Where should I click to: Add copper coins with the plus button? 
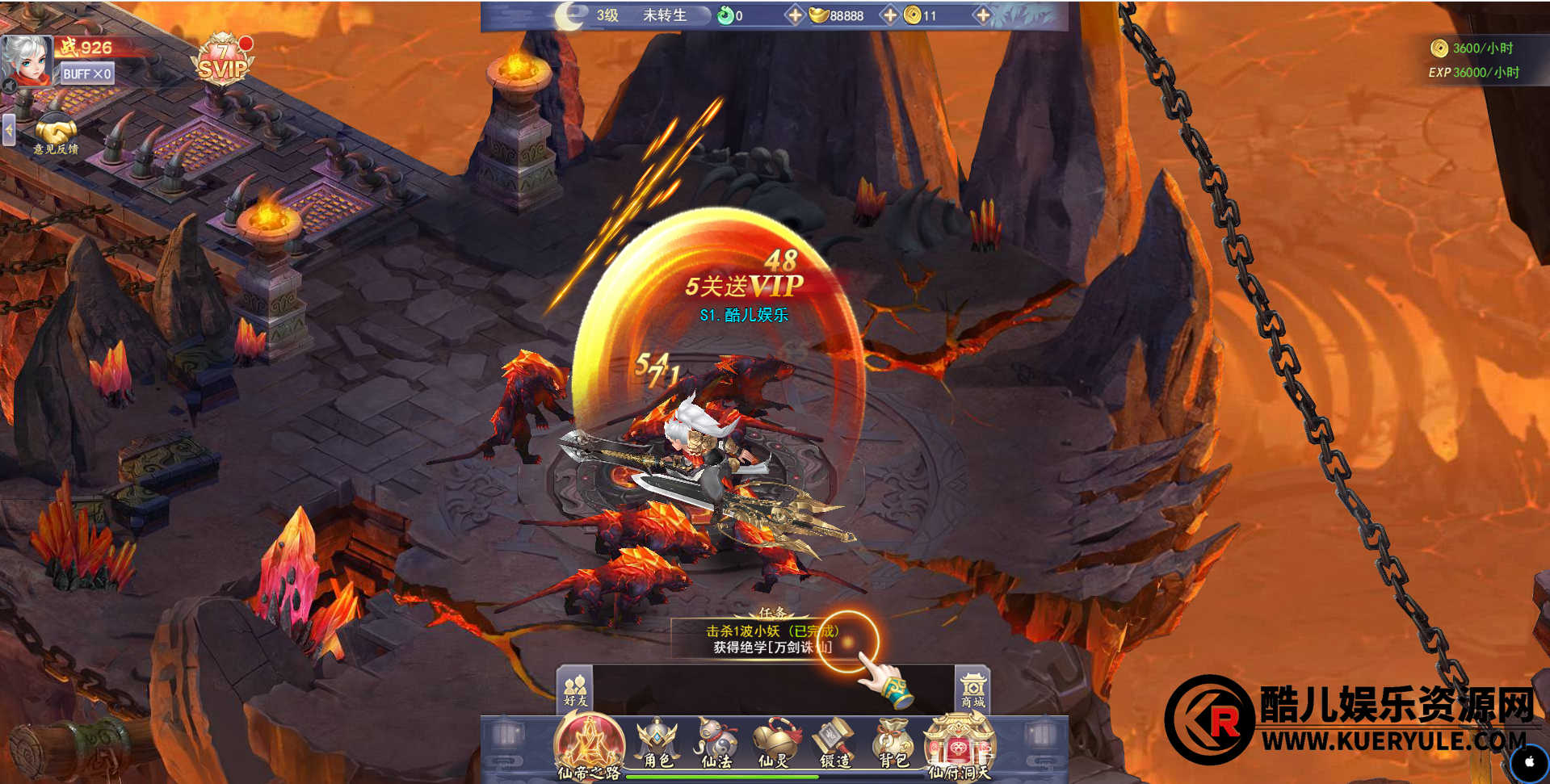[982, 15]
